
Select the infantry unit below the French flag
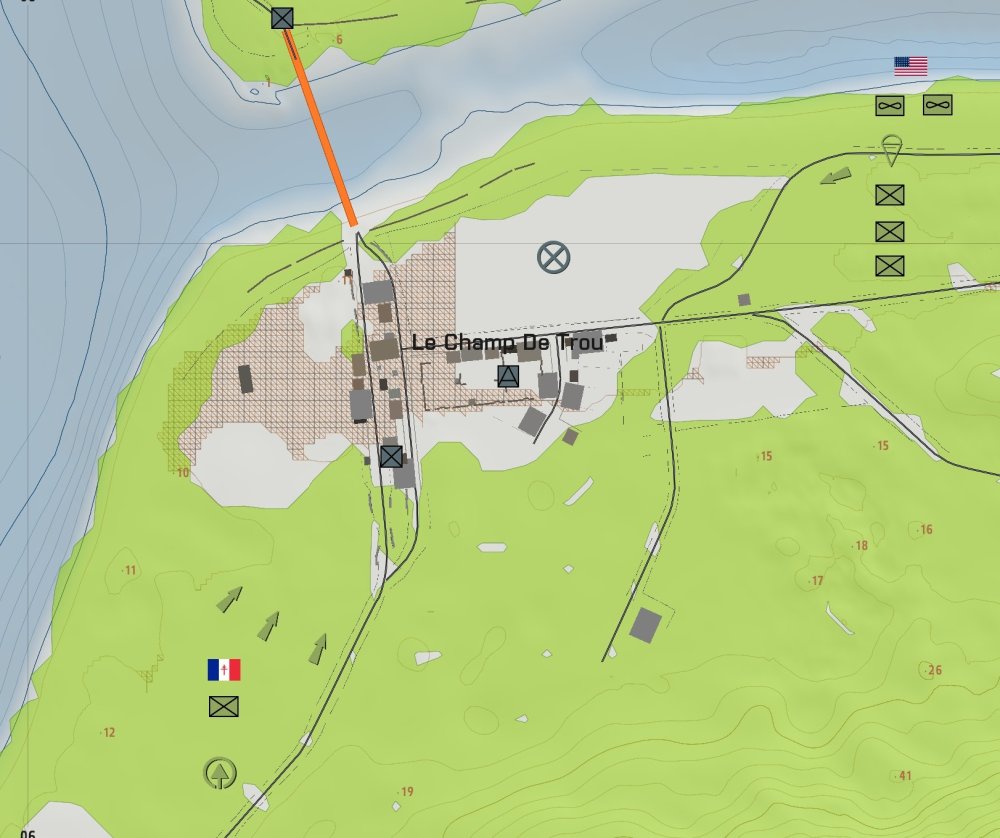coord(224,706)
